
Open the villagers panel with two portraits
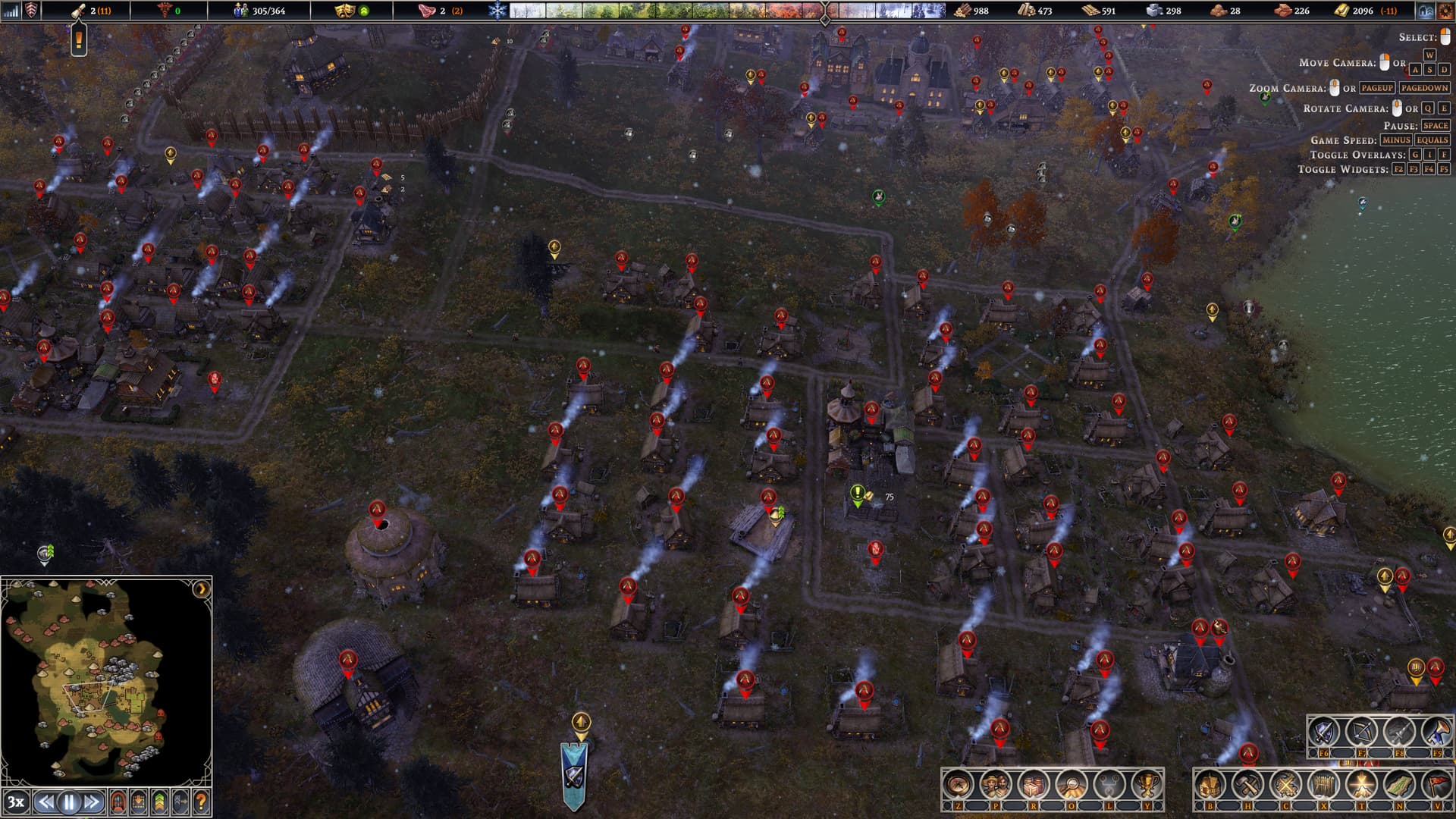(996, 786)
